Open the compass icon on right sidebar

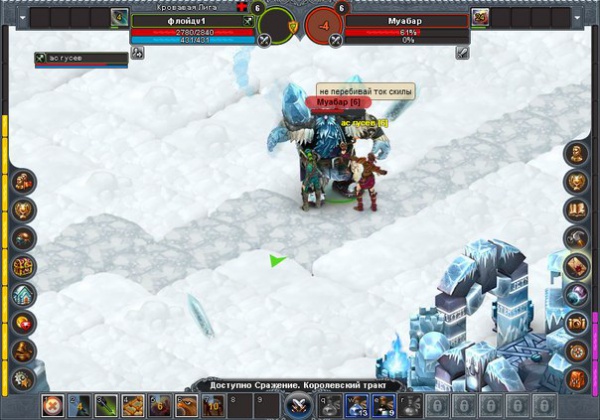coord(577,350)
